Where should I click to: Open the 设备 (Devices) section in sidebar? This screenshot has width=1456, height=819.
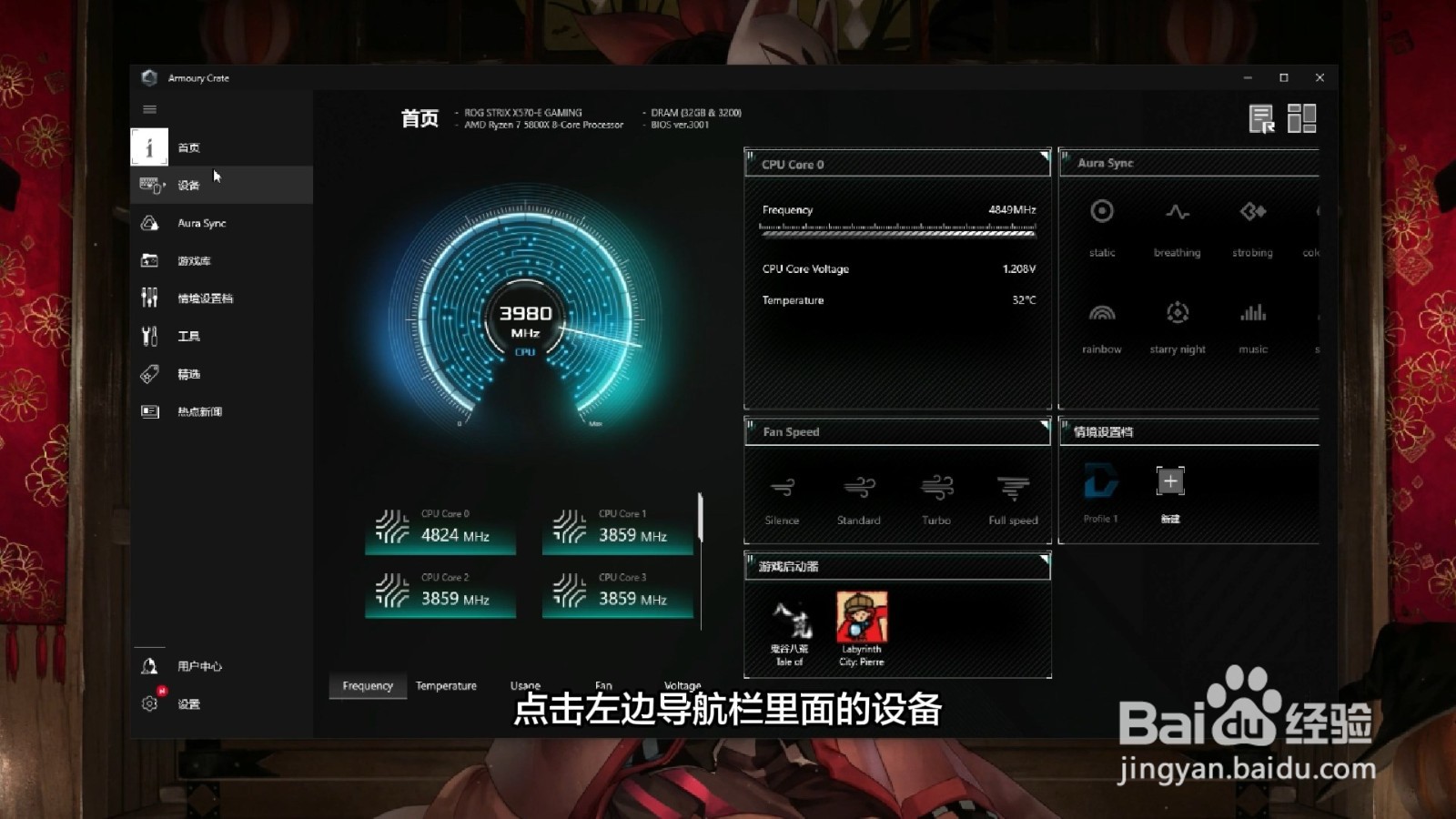[x=187, y=185]
